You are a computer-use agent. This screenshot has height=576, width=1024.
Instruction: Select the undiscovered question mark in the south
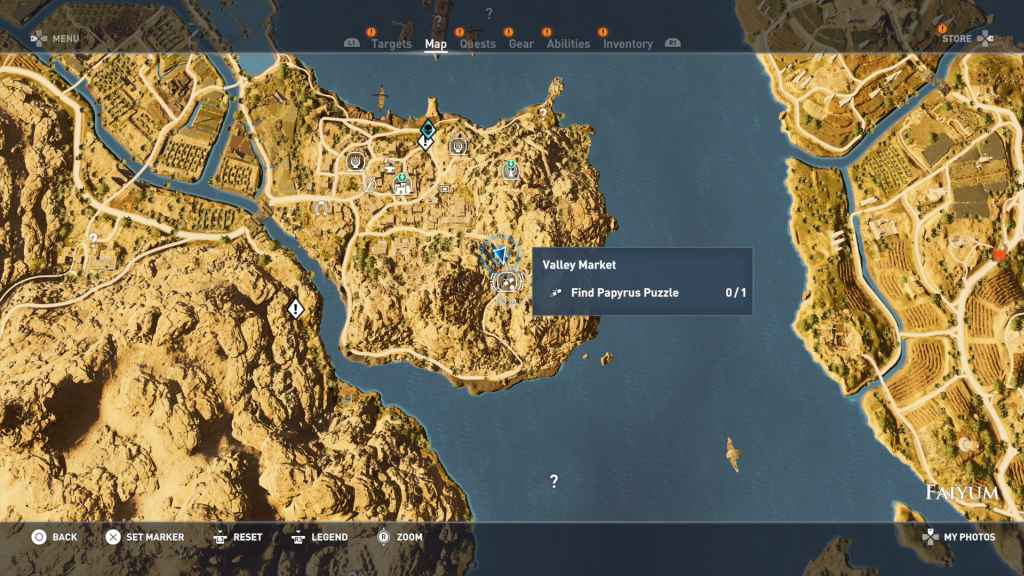click(x=554, y=481)
